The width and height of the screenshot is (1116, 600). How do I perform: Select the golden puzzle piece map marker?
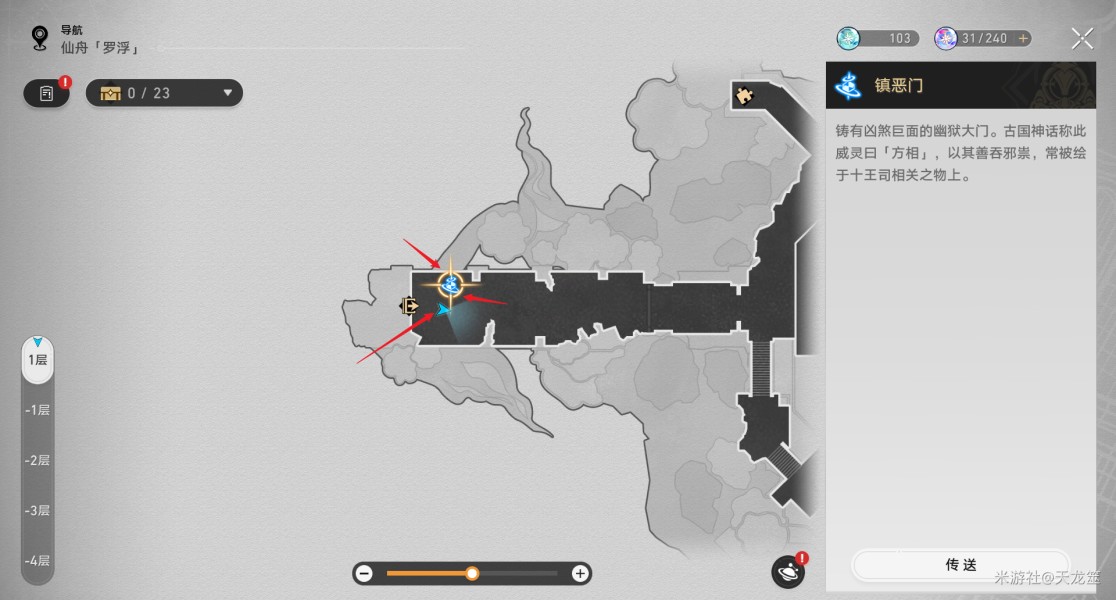[x=743, y=96]
